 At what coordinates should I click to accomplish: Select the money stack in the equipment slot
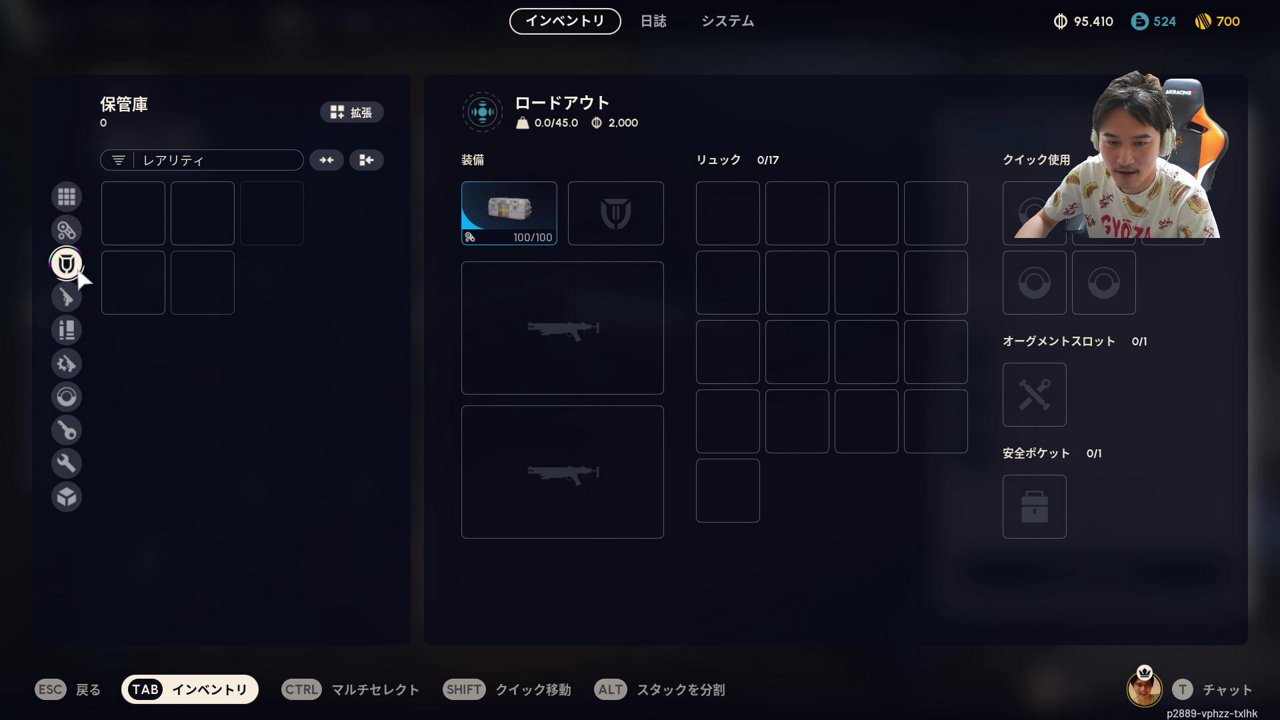[509, 213]
